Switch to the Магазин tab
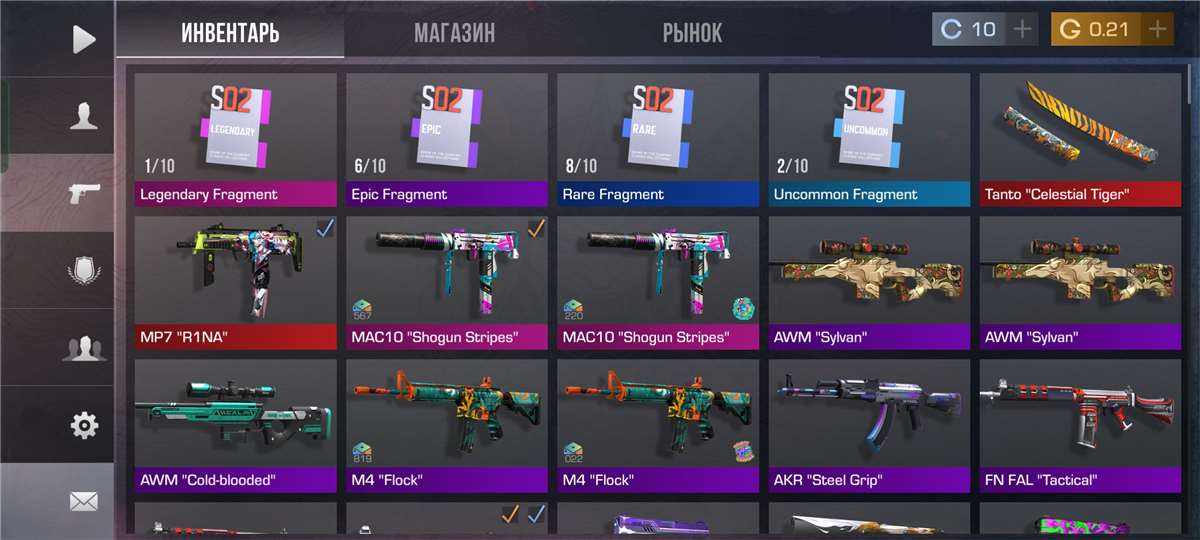The width and height of the screenshot is (1200, 540). click(x=454, y=34)
